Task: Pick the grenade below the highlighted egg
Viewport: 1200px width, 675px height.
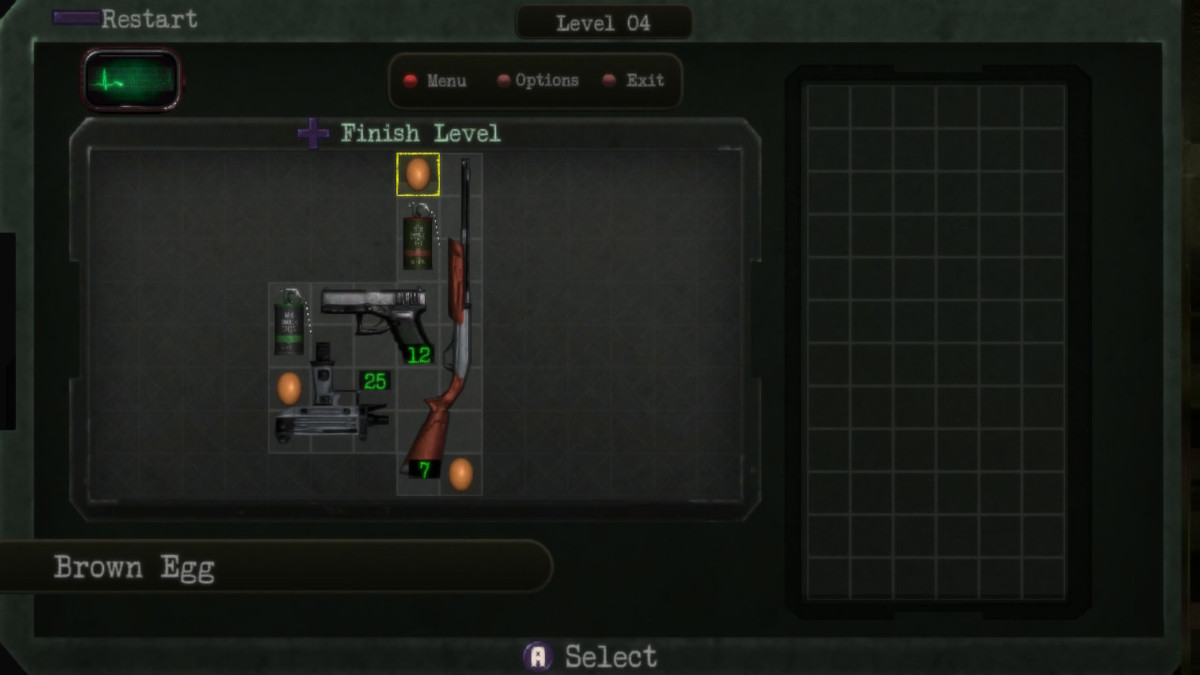Action: click(418, 238)
